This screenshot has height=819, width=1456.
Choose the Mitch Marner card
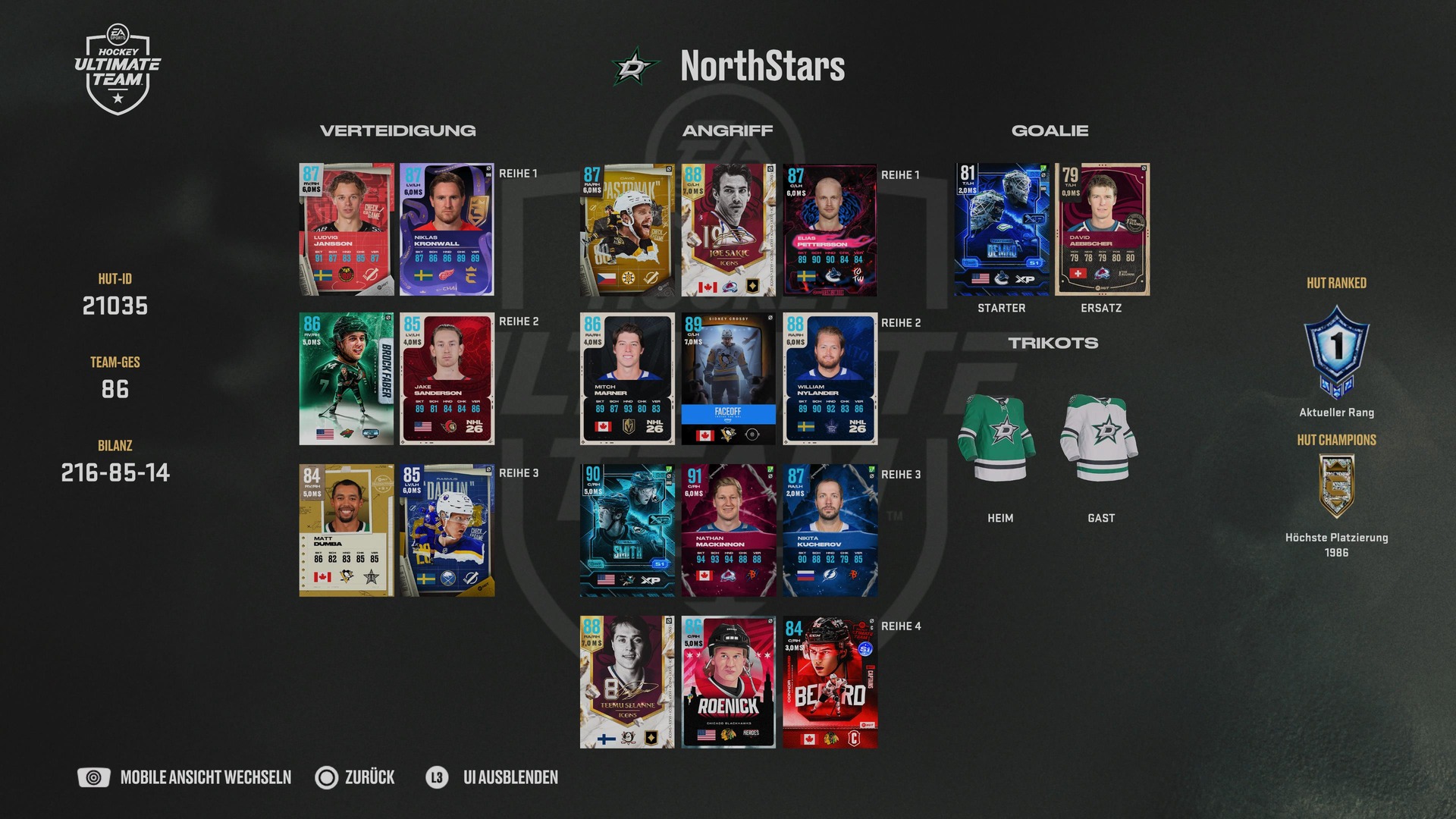click(627, 378)
